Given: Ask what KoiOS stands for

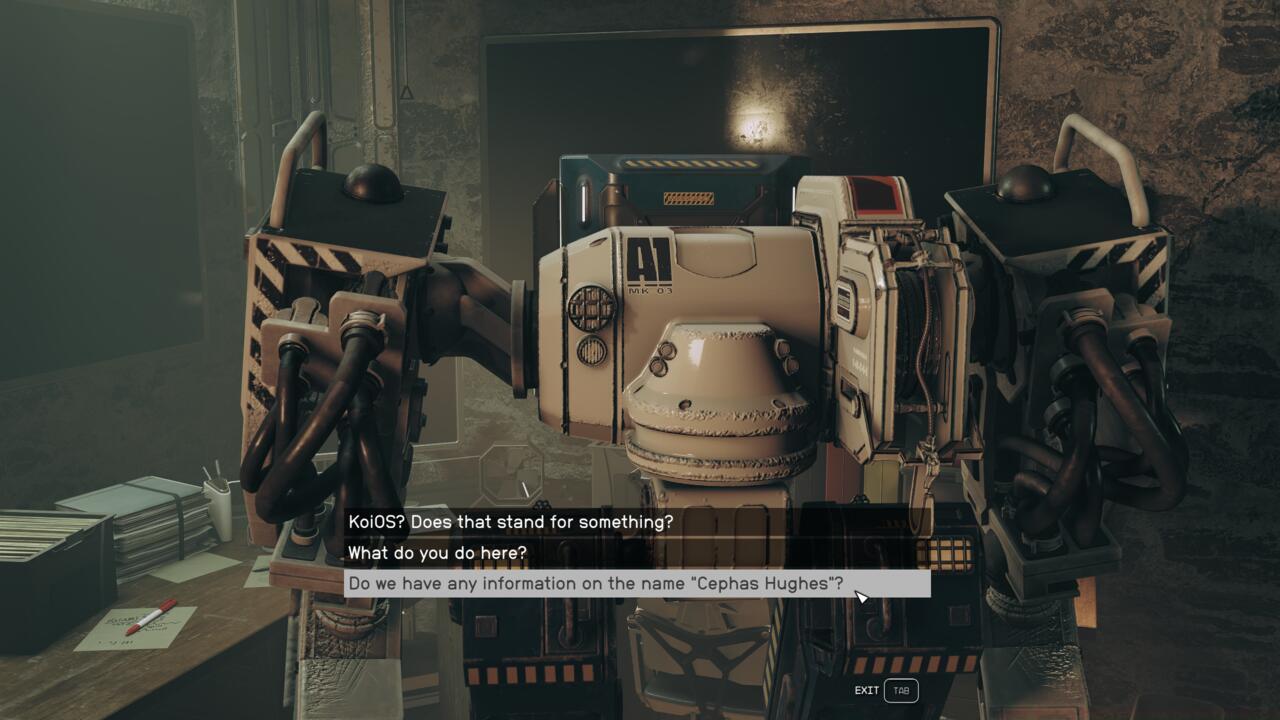Looking at the screenshot, I should click(510, 522).
